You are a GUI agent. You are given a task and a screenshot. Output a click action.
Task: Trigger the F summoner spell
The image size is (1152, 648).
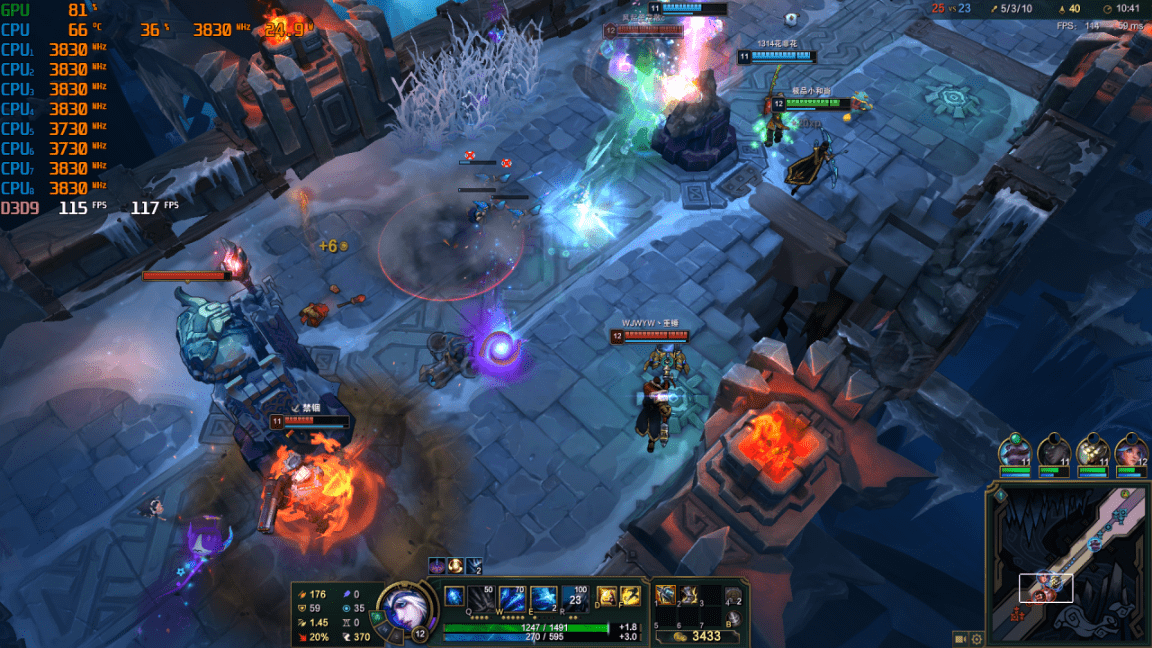click(x=630, y=596)
